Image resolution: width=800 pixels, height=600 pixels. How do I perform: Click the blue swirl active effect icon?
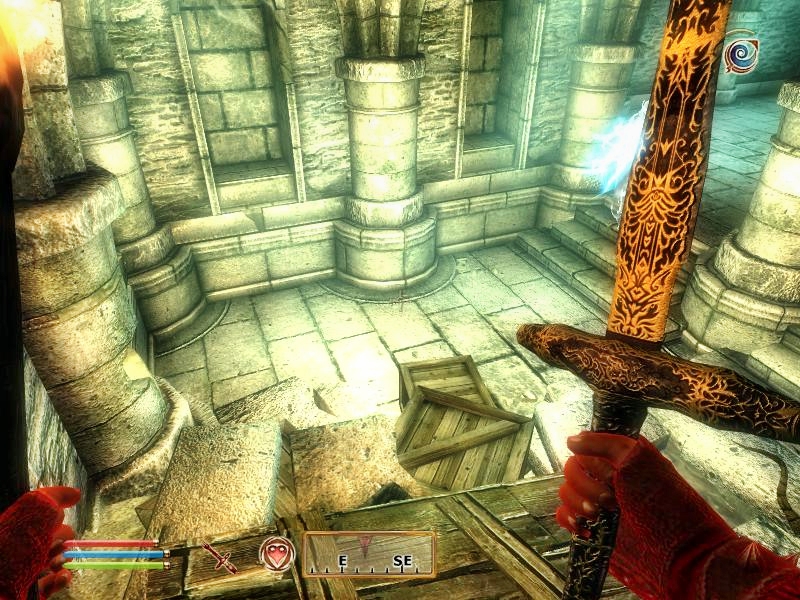point(741,52)
